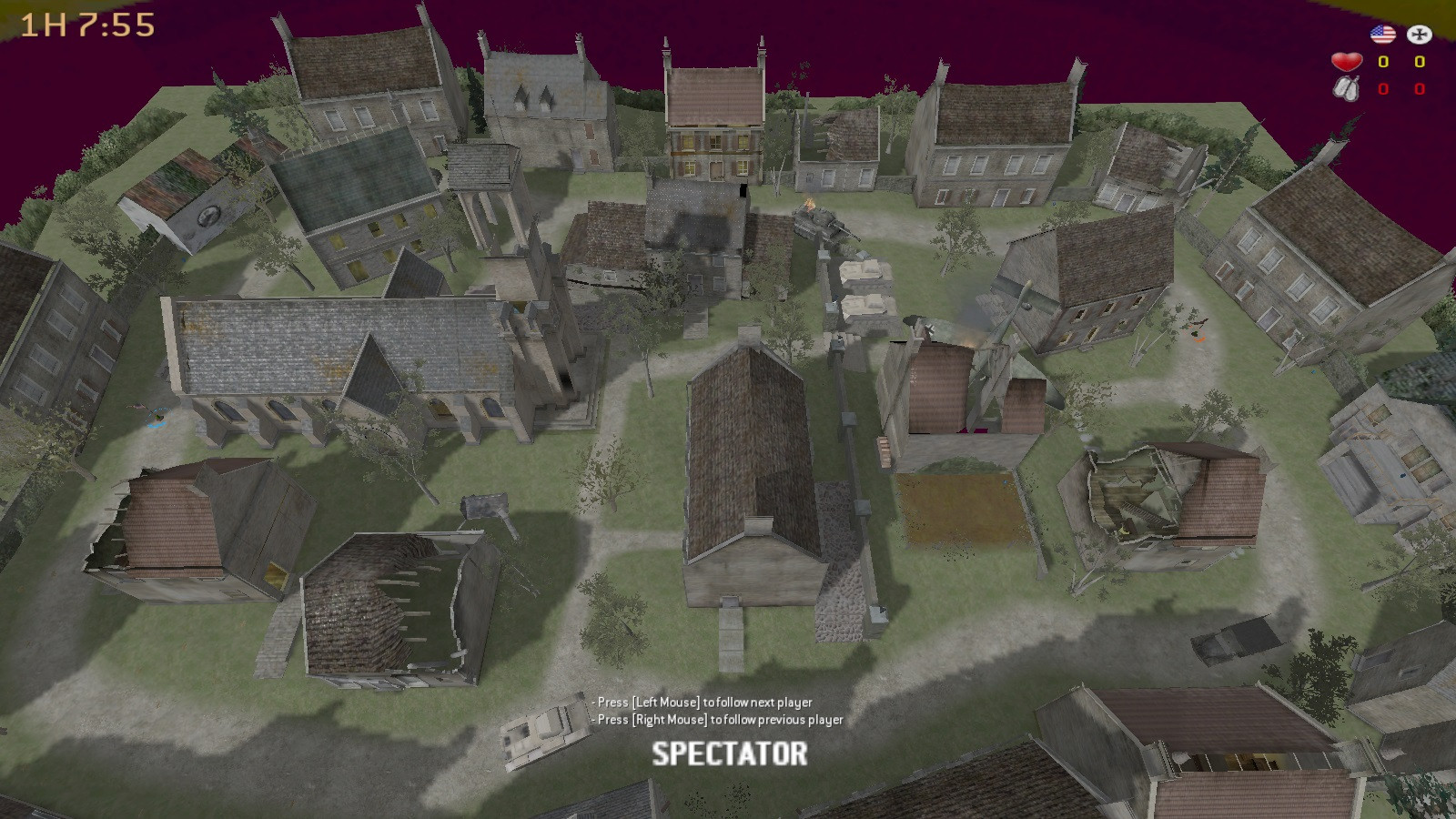Click the red Allied casualty counter
Image resolution: width=1456 pixels, height=819 pixels.
coord(1383,88)
